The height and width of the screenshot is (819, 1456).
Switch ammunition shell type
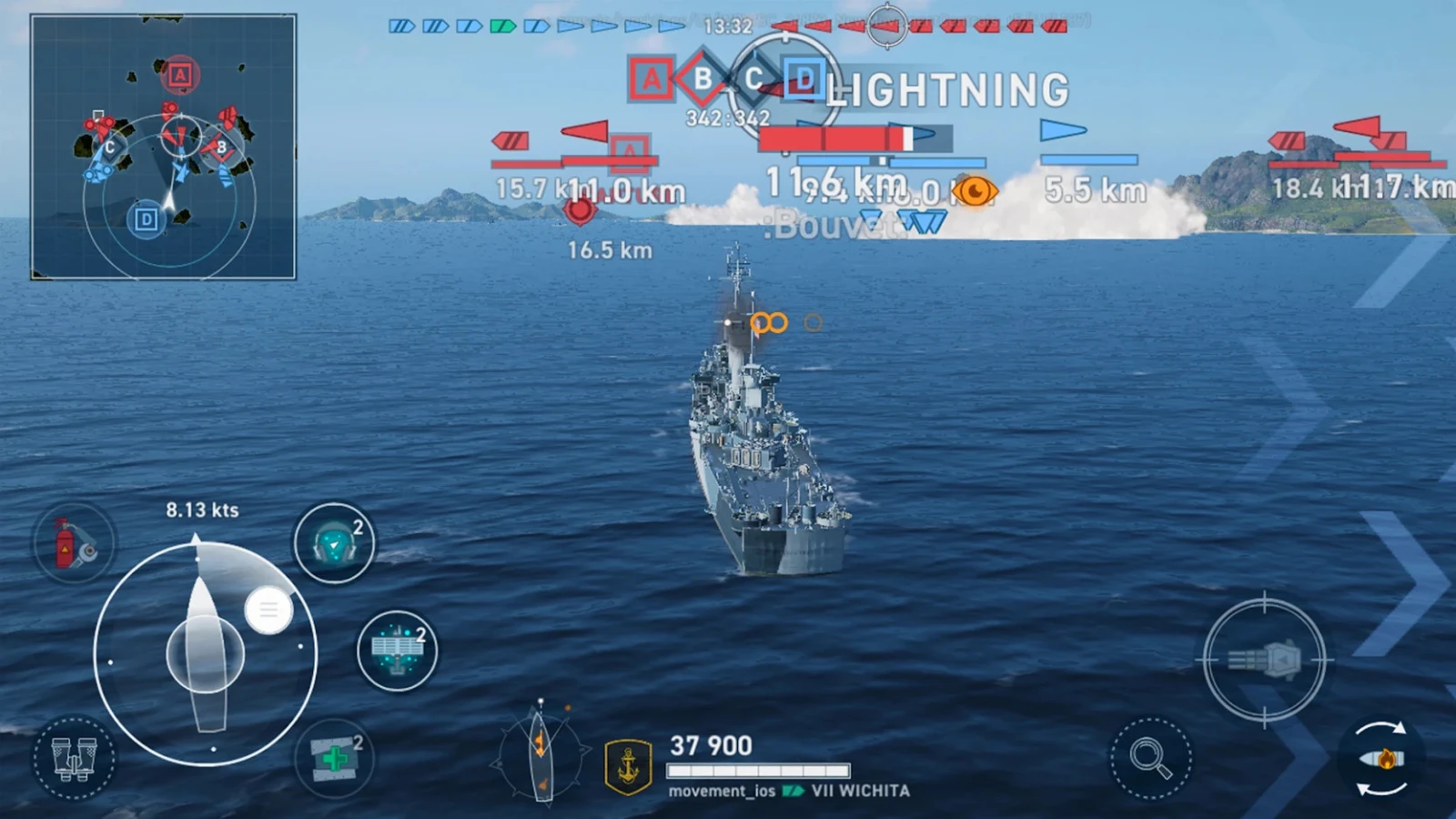pos(1381,758)
